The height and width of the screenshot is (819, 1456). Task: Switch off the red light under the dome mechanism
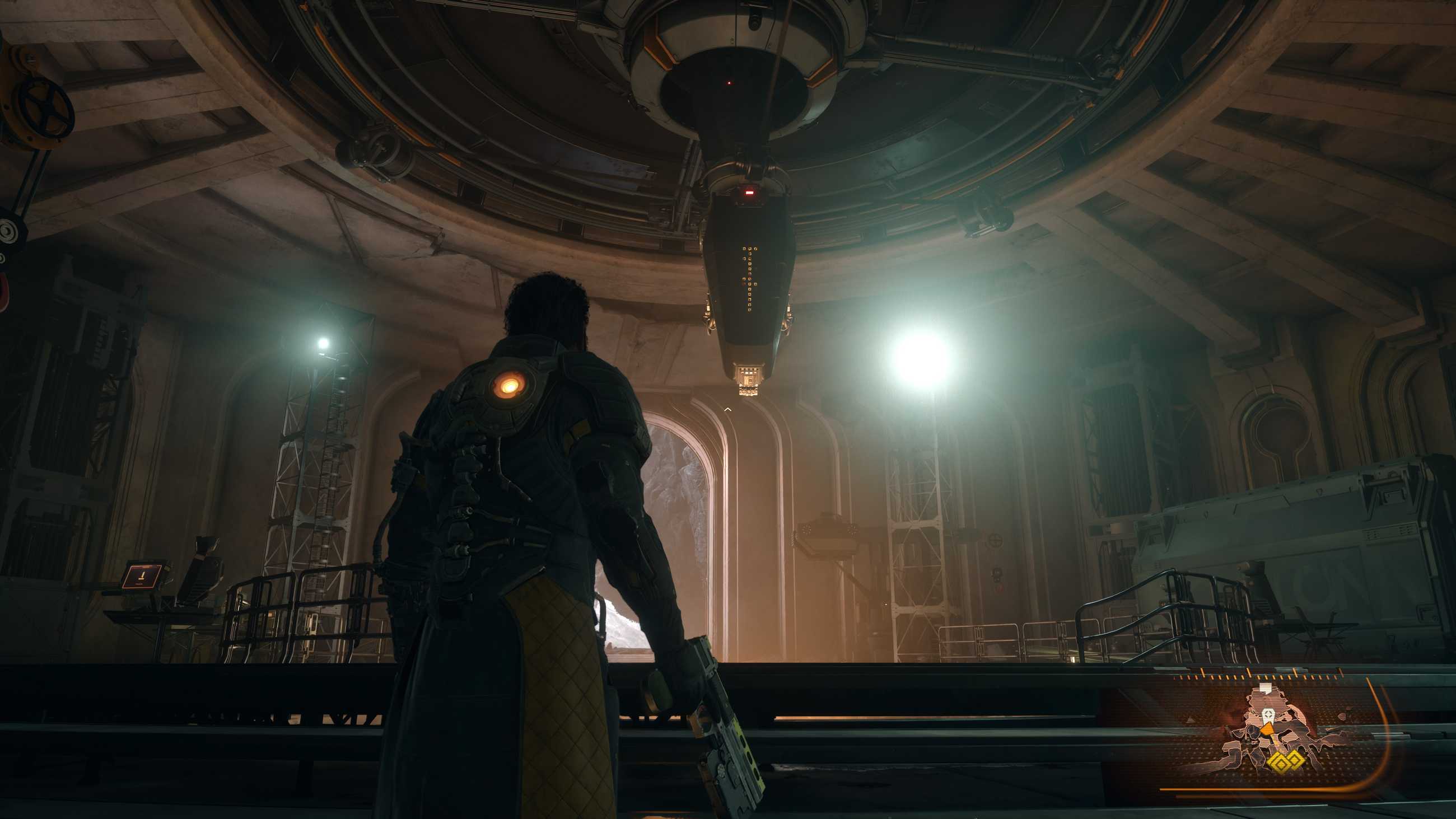(731, 83)
